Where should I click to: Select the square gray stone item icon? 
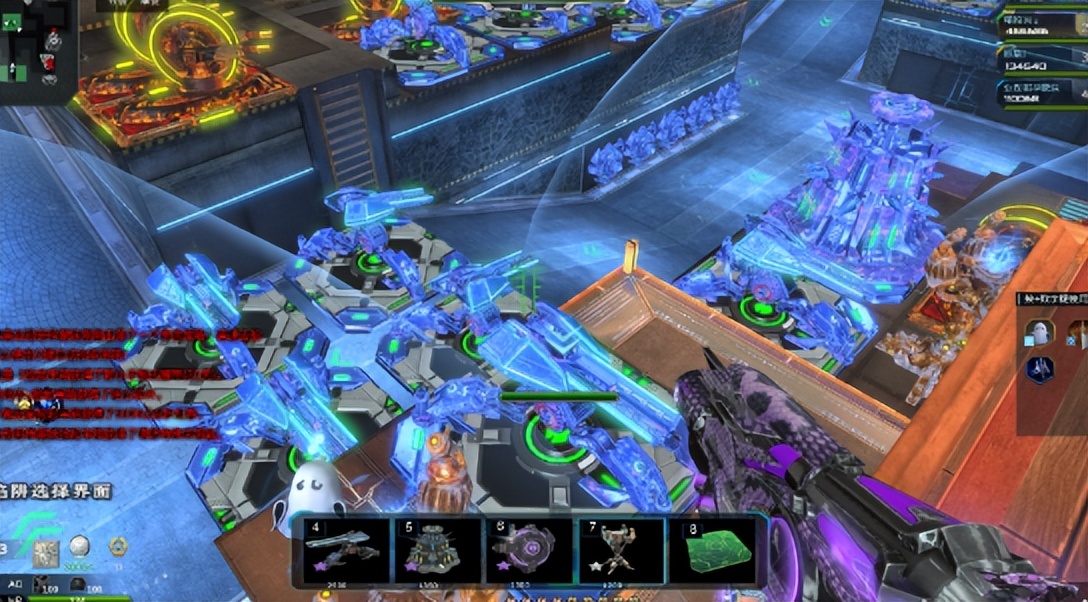point(45,552)
